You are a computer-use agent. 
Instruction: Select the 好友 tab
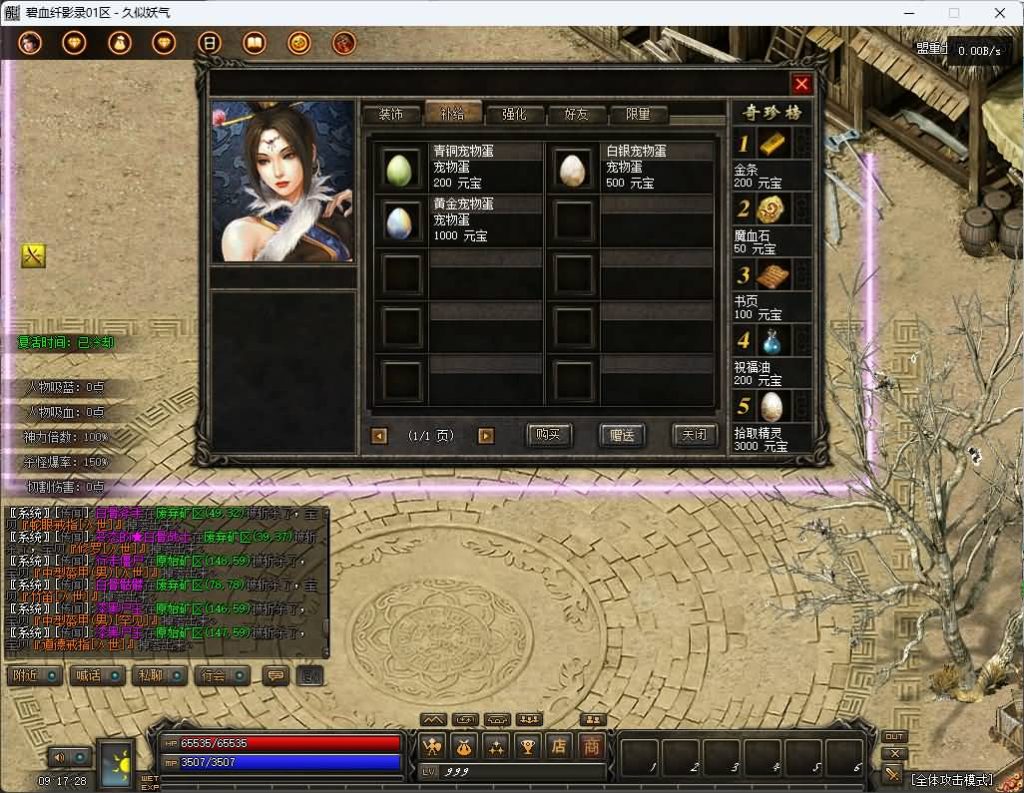coord(576,114)
